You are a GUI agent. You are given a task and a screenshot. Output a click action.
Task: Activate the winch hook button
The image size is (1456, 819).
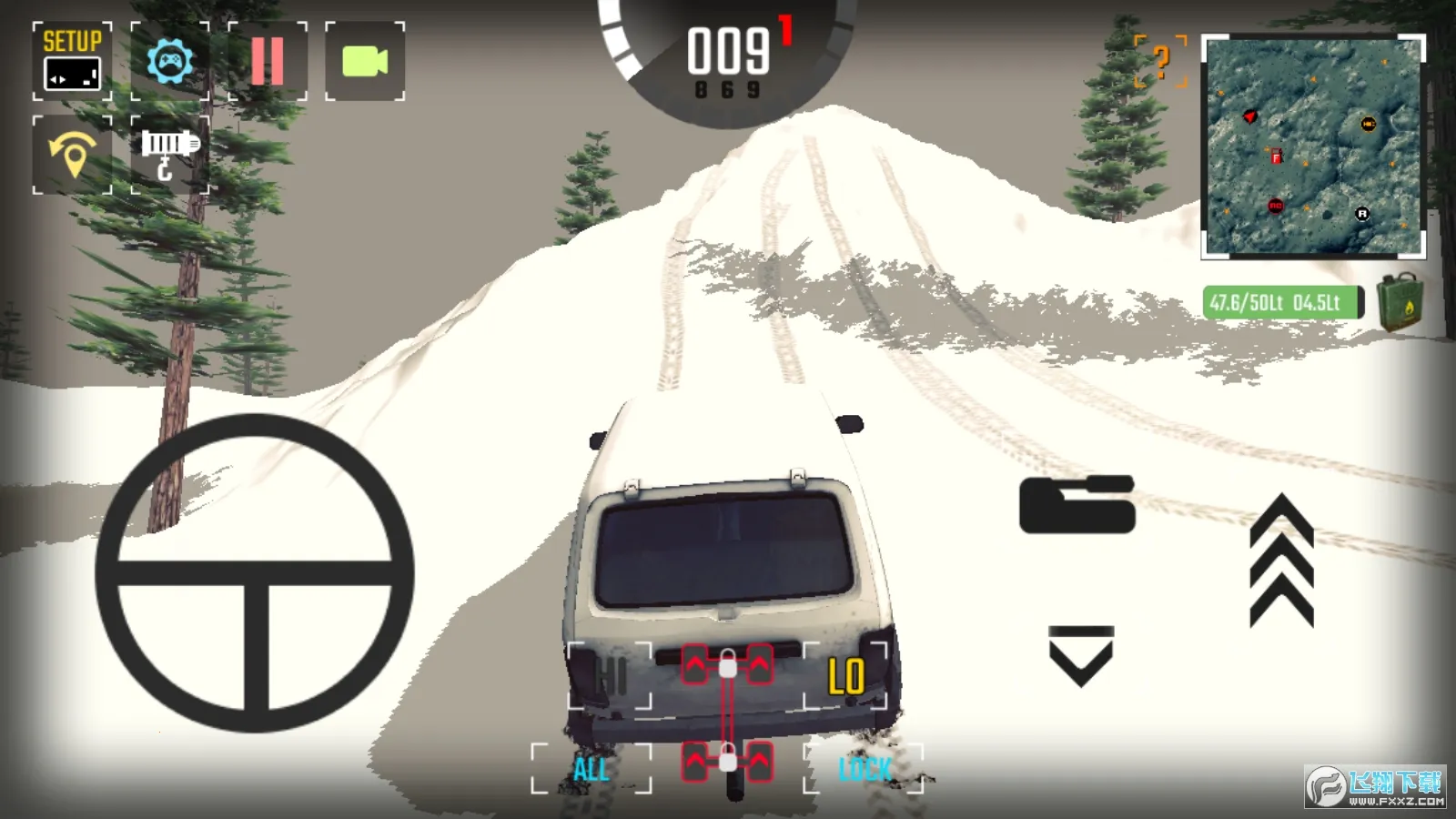(169, 155)
